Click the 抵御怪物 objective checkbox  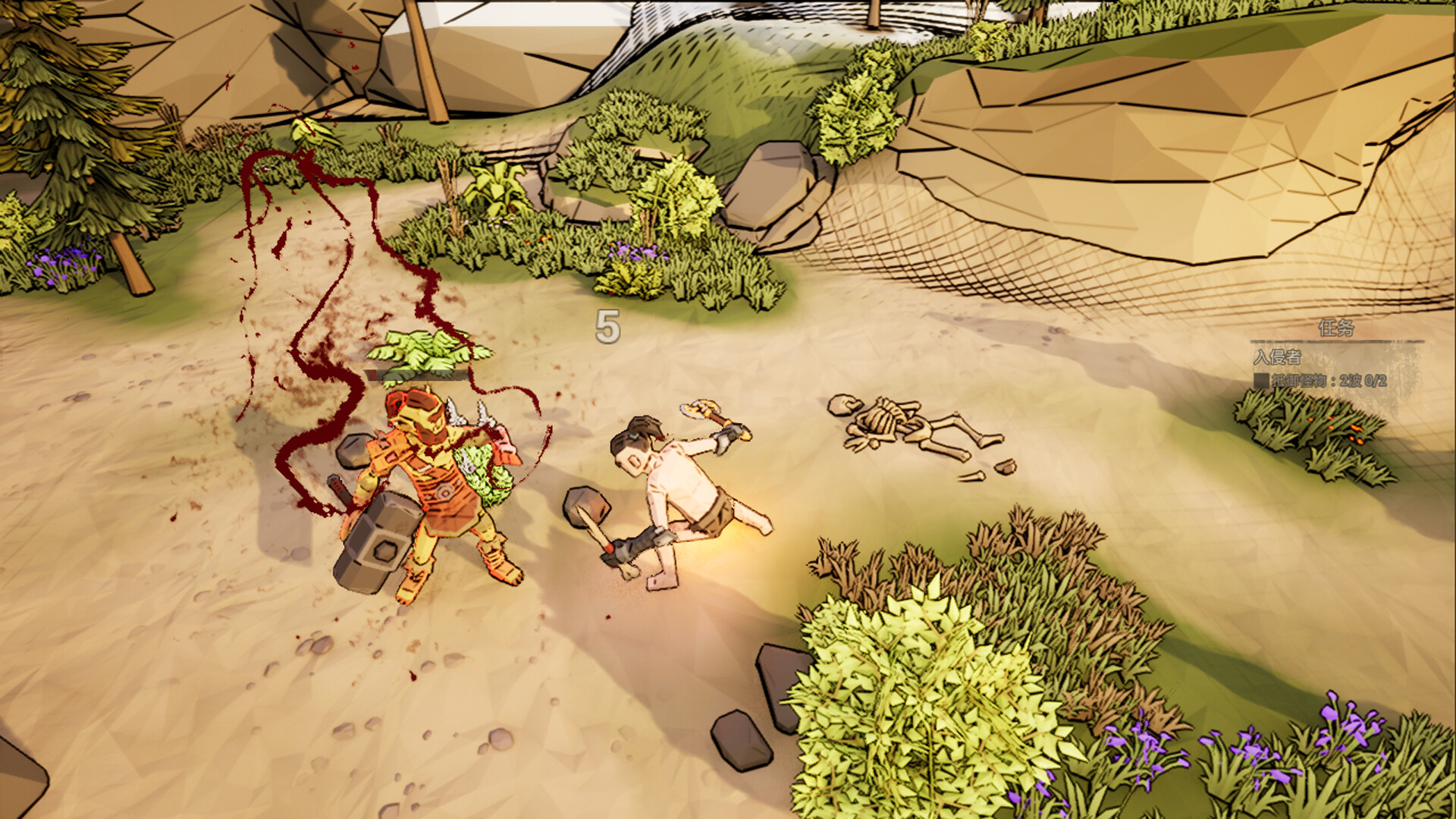coord(1260,381)
